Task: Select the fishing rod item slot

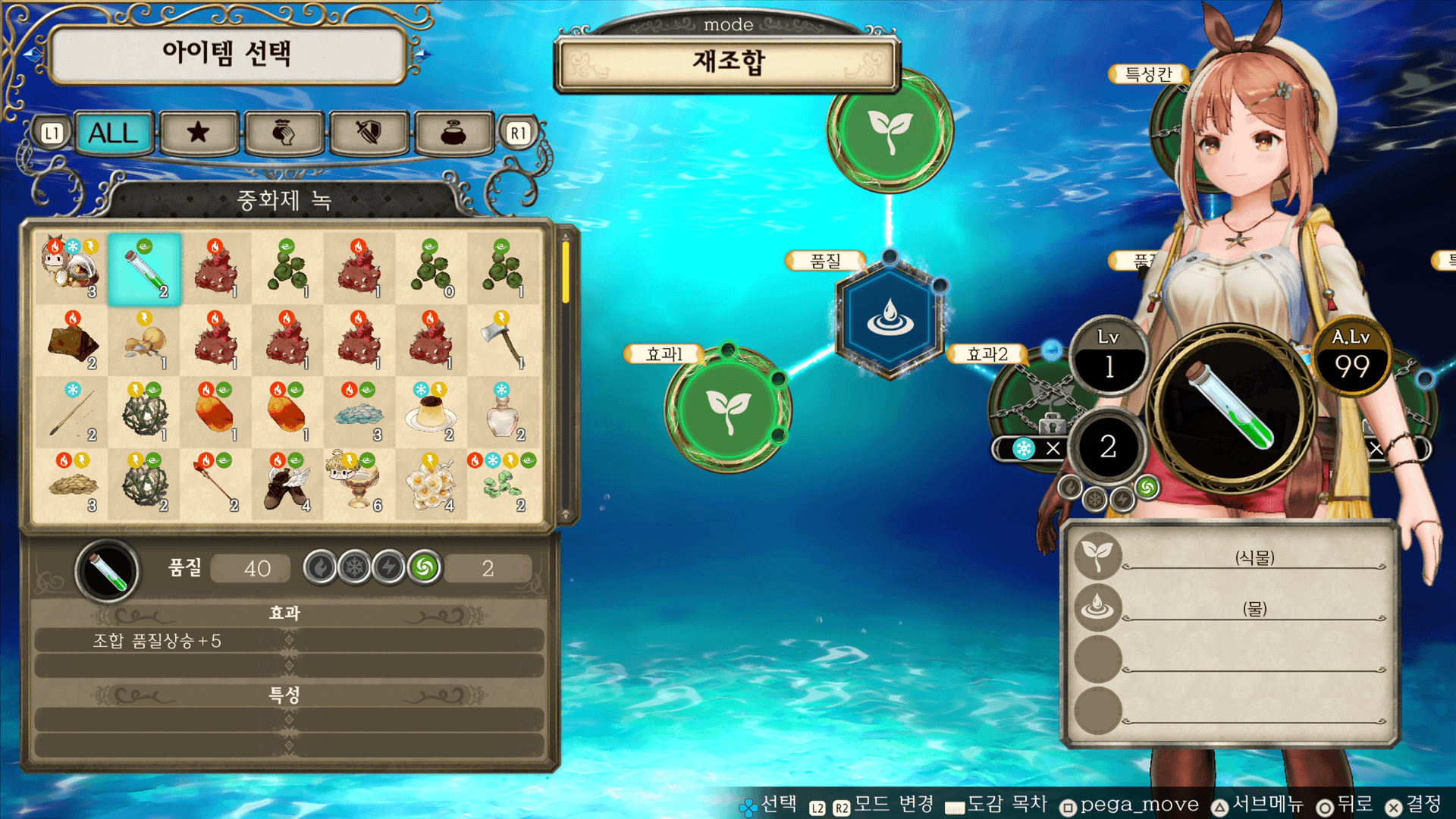Action: (x=73, y=413)
